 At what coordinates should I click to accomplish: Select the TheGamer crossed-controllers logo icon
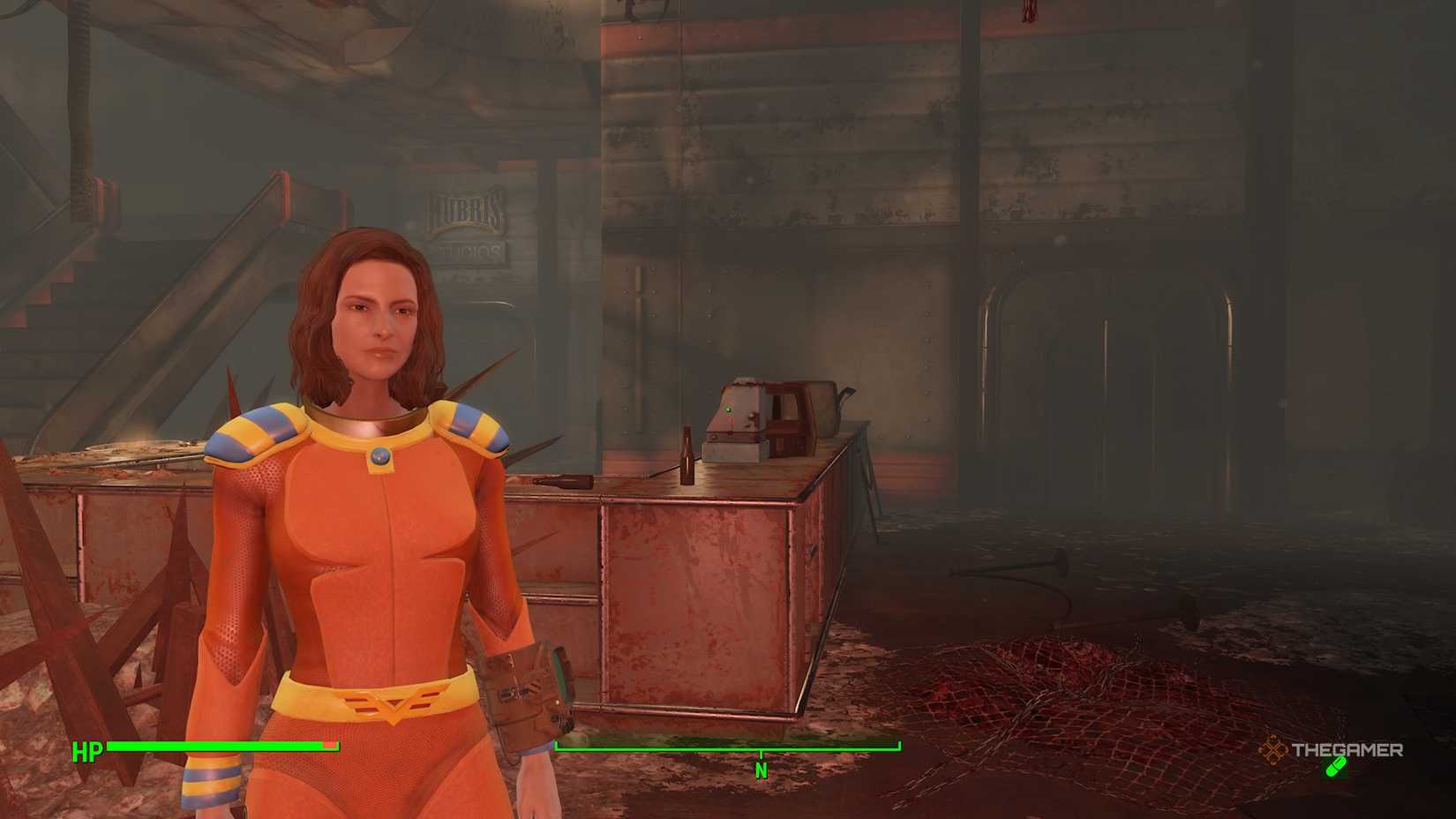(1274, 748)
